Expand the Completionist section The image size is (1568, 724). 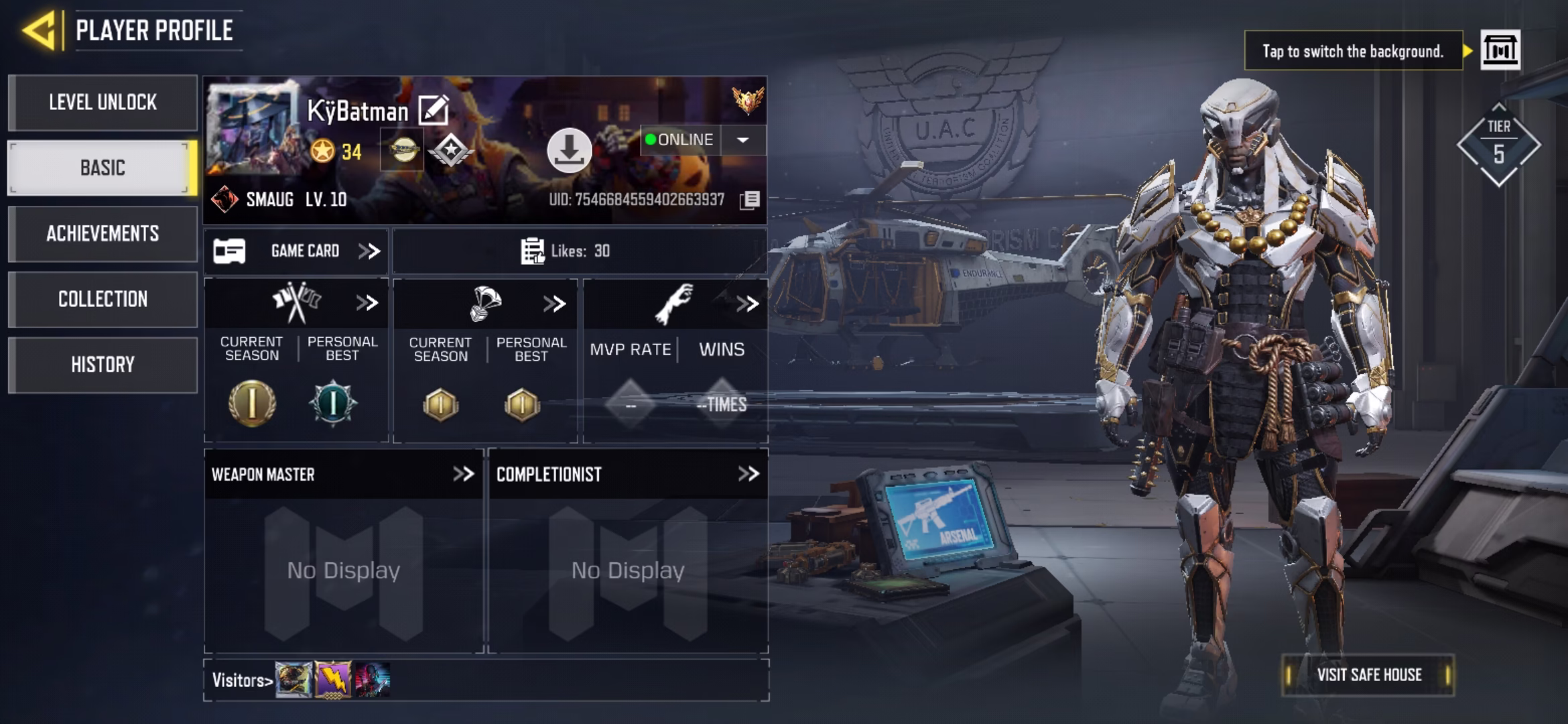pos(748,474)
